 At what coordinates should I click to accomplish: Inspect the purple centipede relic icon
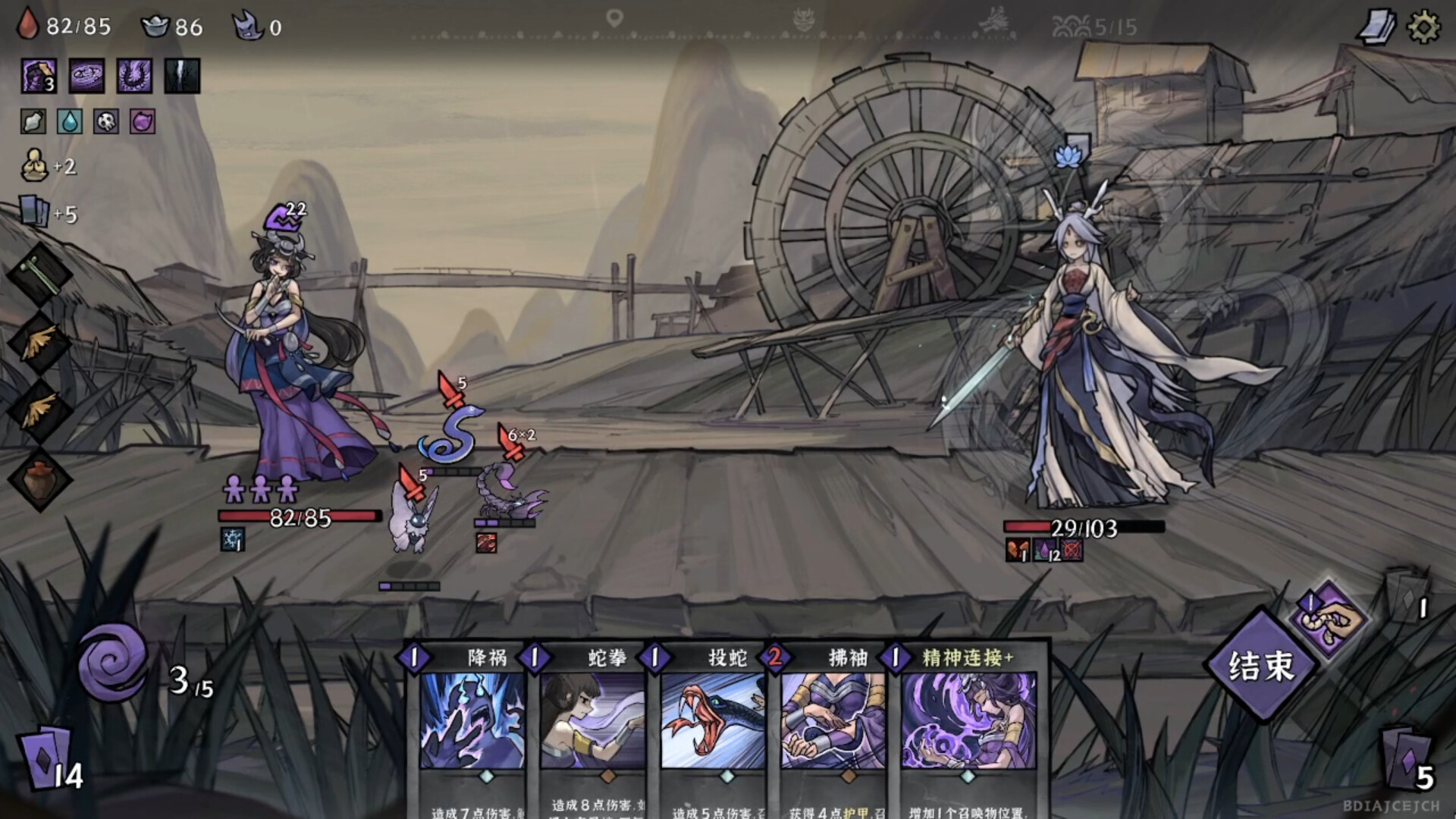134,76
